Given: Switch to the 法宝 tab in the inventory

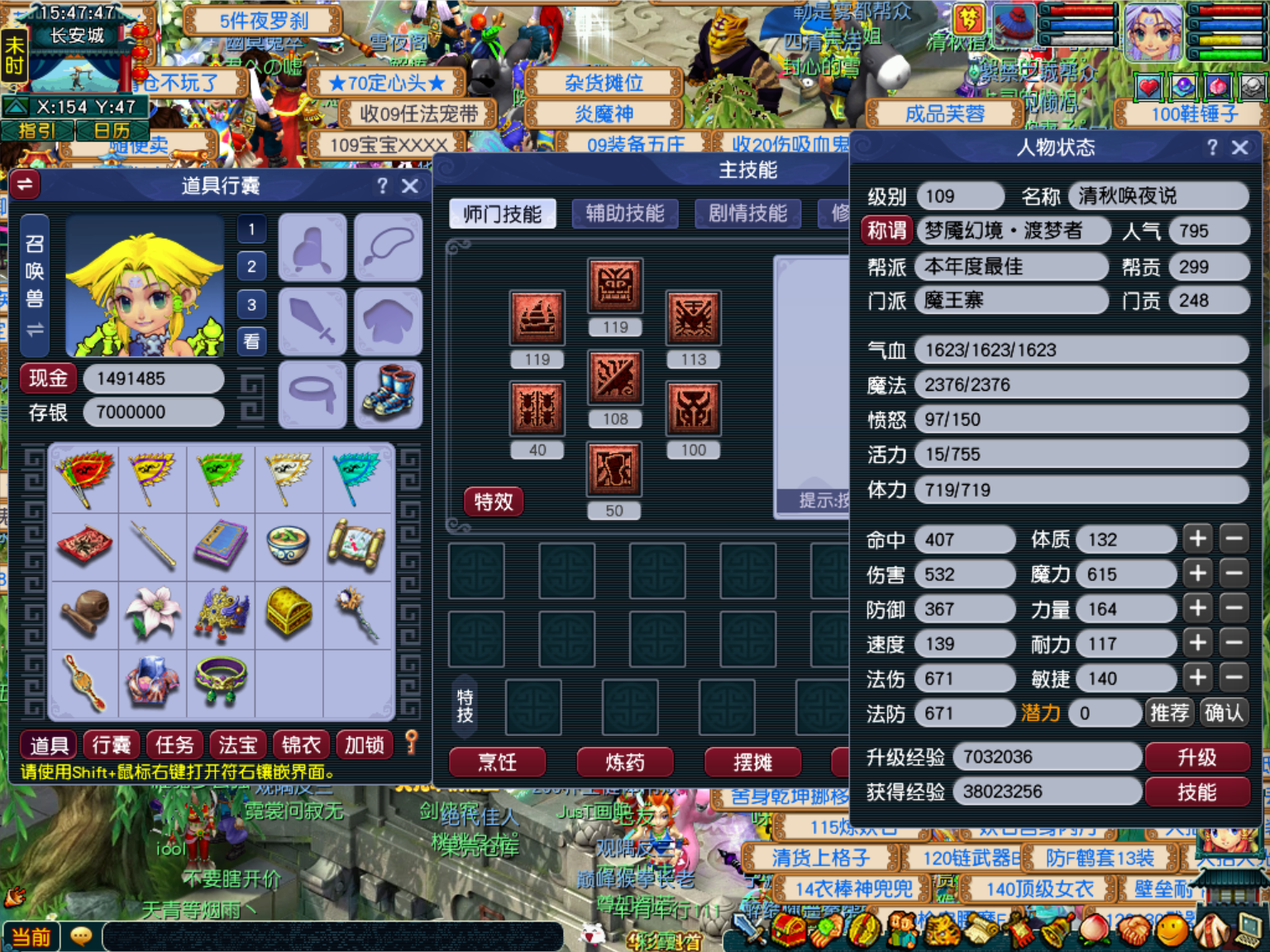Looking at the screenshot, I should [x=237, y=745].
